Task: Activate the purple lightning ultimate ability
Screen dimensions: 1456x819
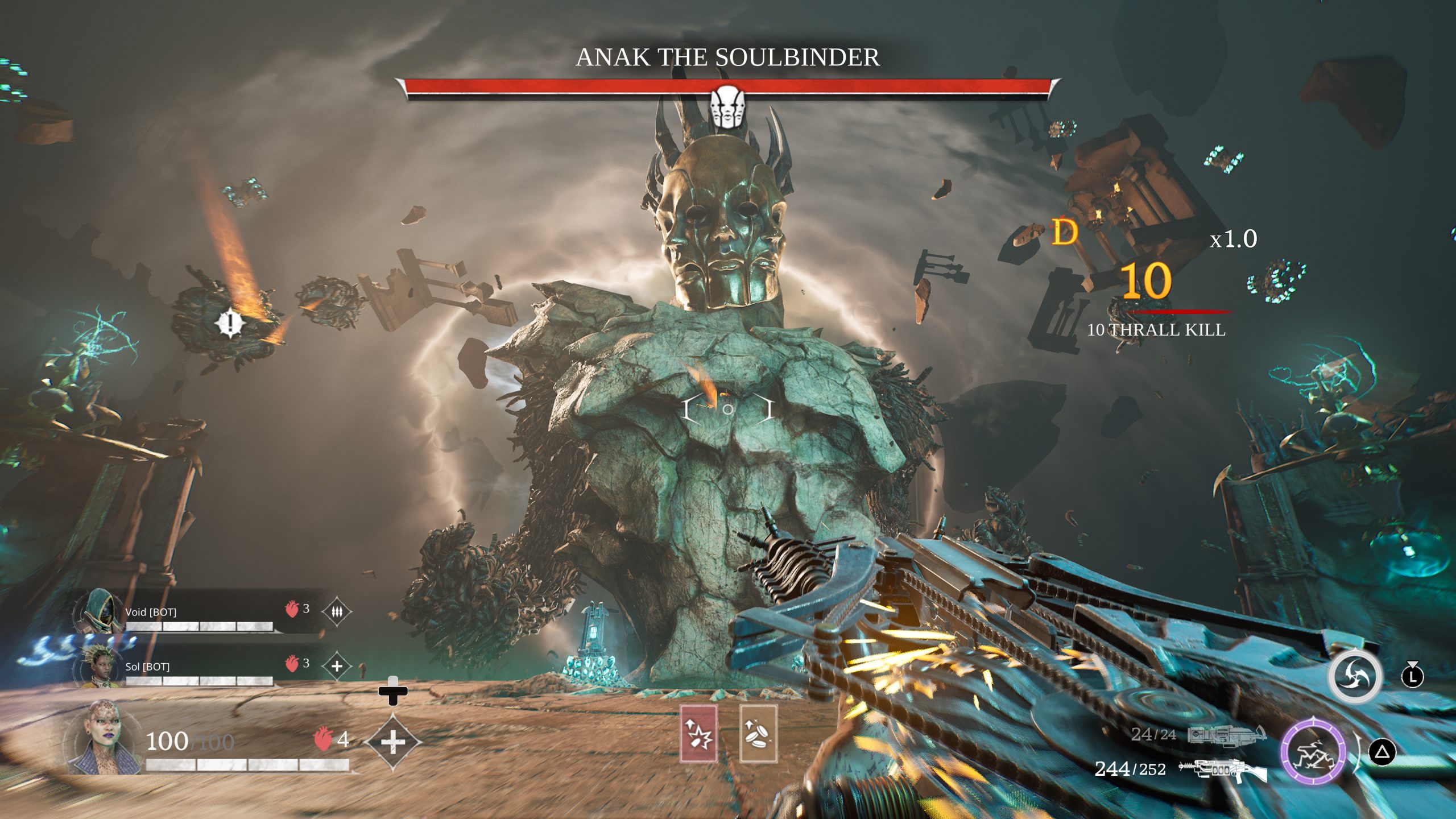Action: point(1313,752)
